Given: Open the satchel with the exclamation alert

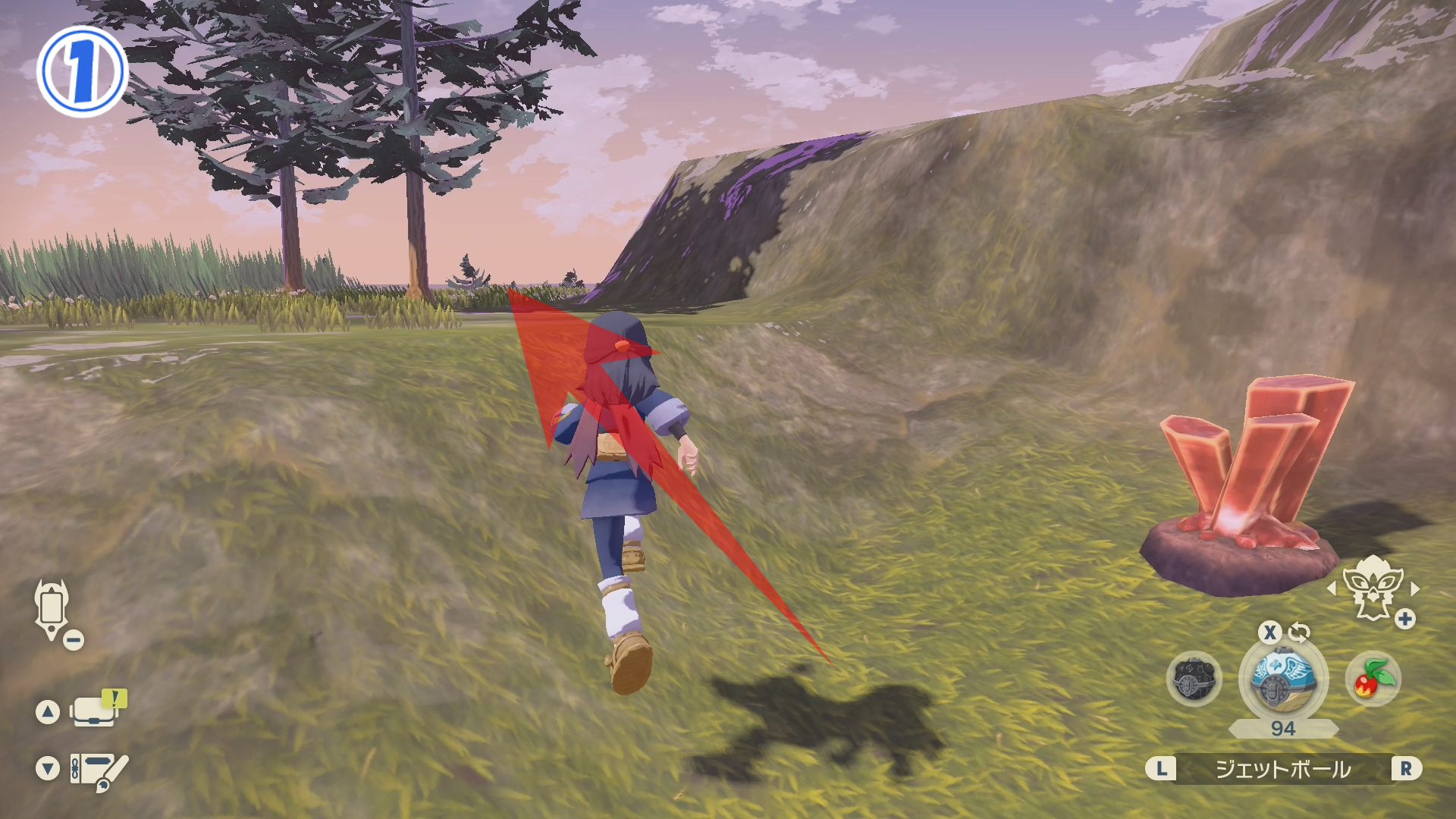Looking at the screenshot, I should pyautogui.click(x=97, y=710).
